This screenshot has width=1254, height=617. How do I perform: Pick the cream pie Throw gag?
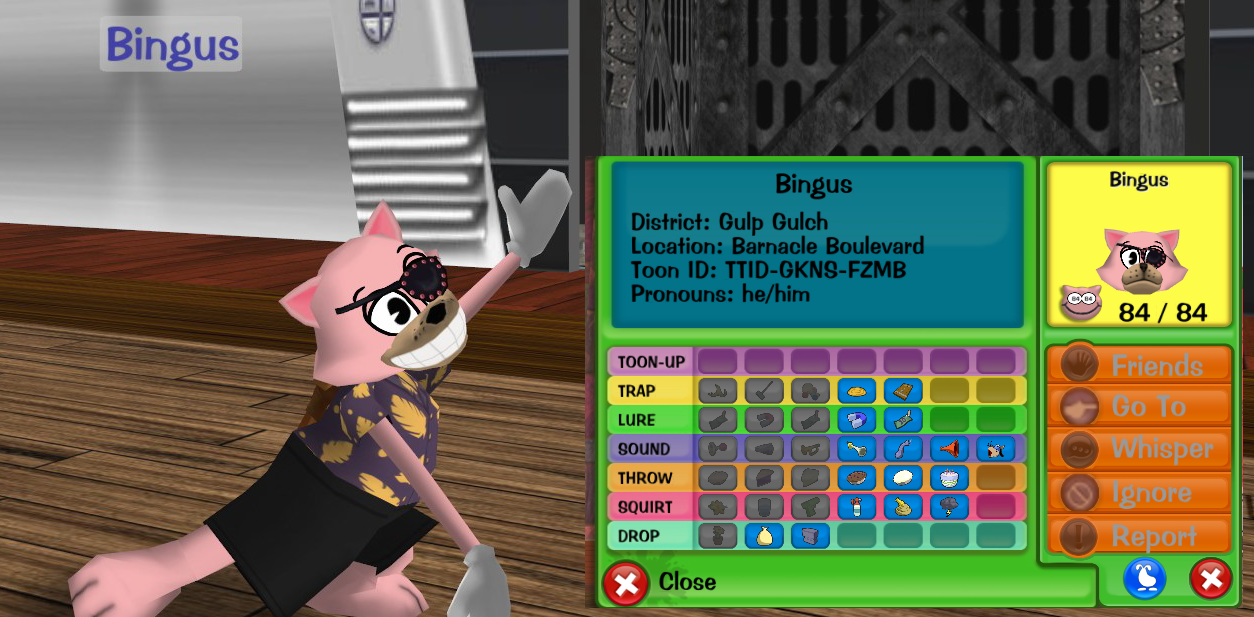pos(903,478)
